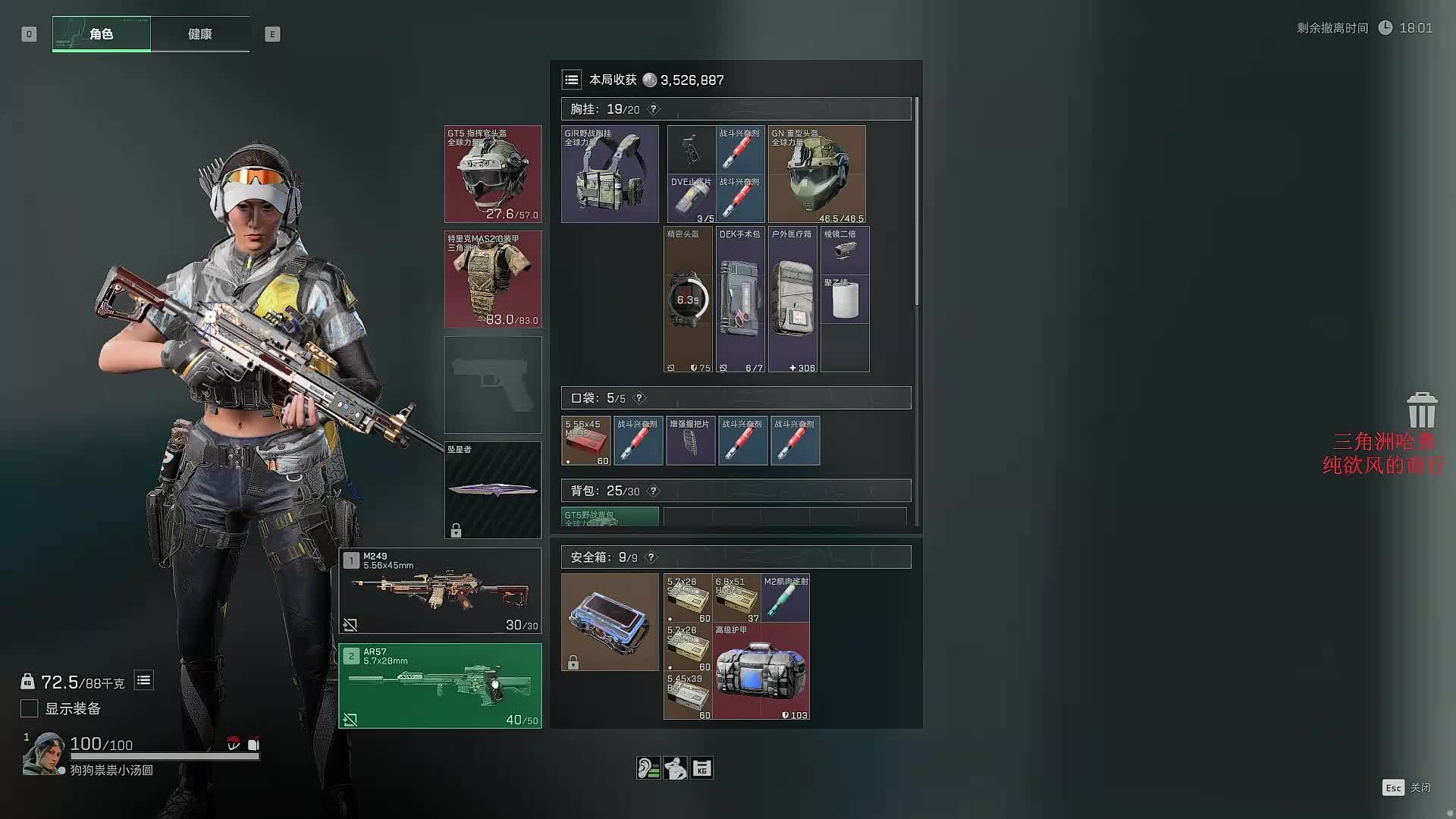Select the 特里克MAS2.0 armor slot
Viewport: 1456px width, 819px height.
pos(493,279)
